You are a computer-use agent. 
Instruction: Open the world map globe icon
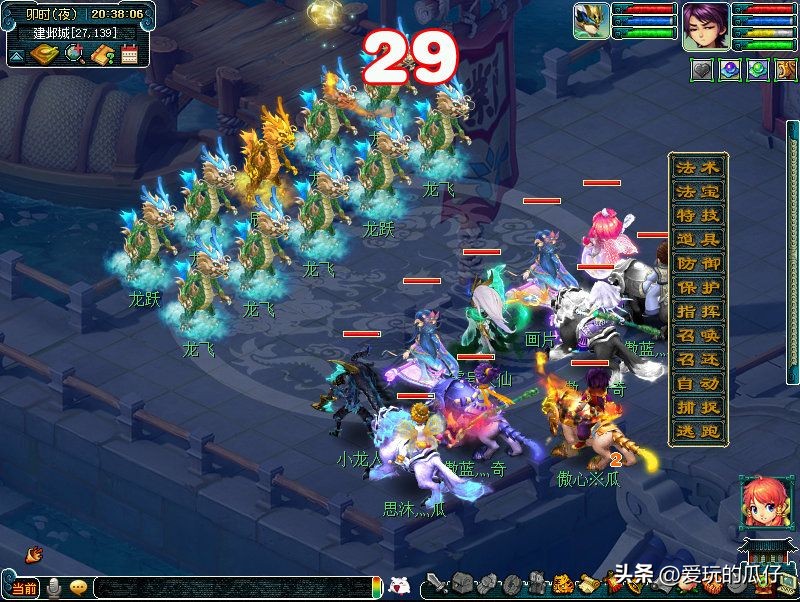click(73, 54)
